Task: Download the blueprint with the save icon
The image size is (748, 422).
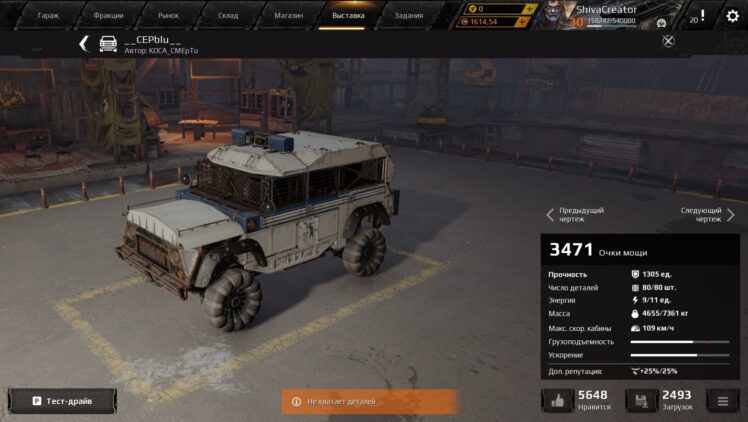Action: [x=641, y=401]
